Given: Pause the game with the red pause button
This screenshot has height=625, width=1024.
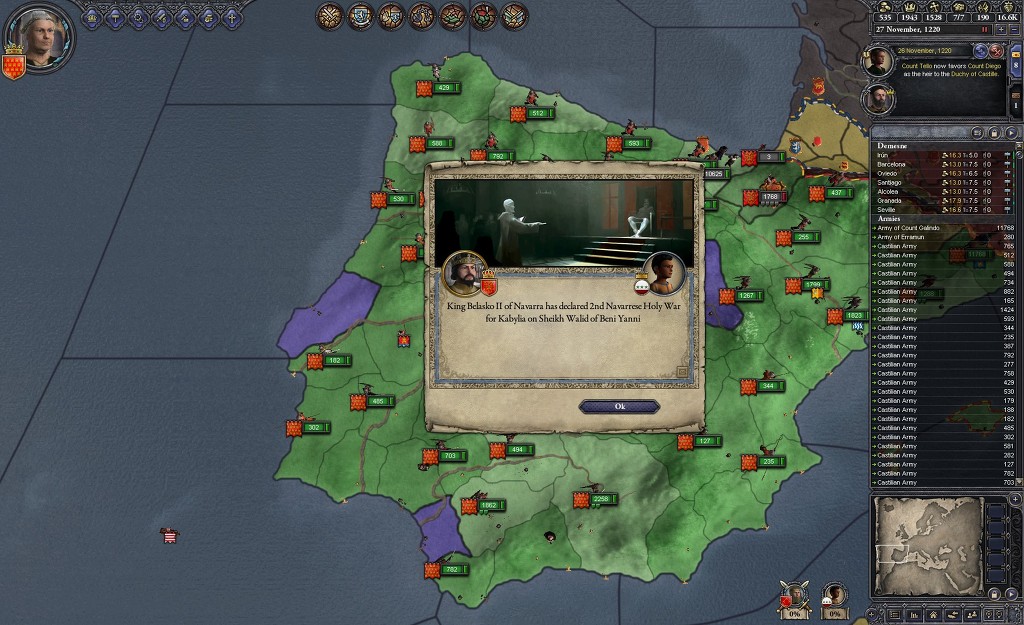Looking at the screenshot, I should [984, 30].
